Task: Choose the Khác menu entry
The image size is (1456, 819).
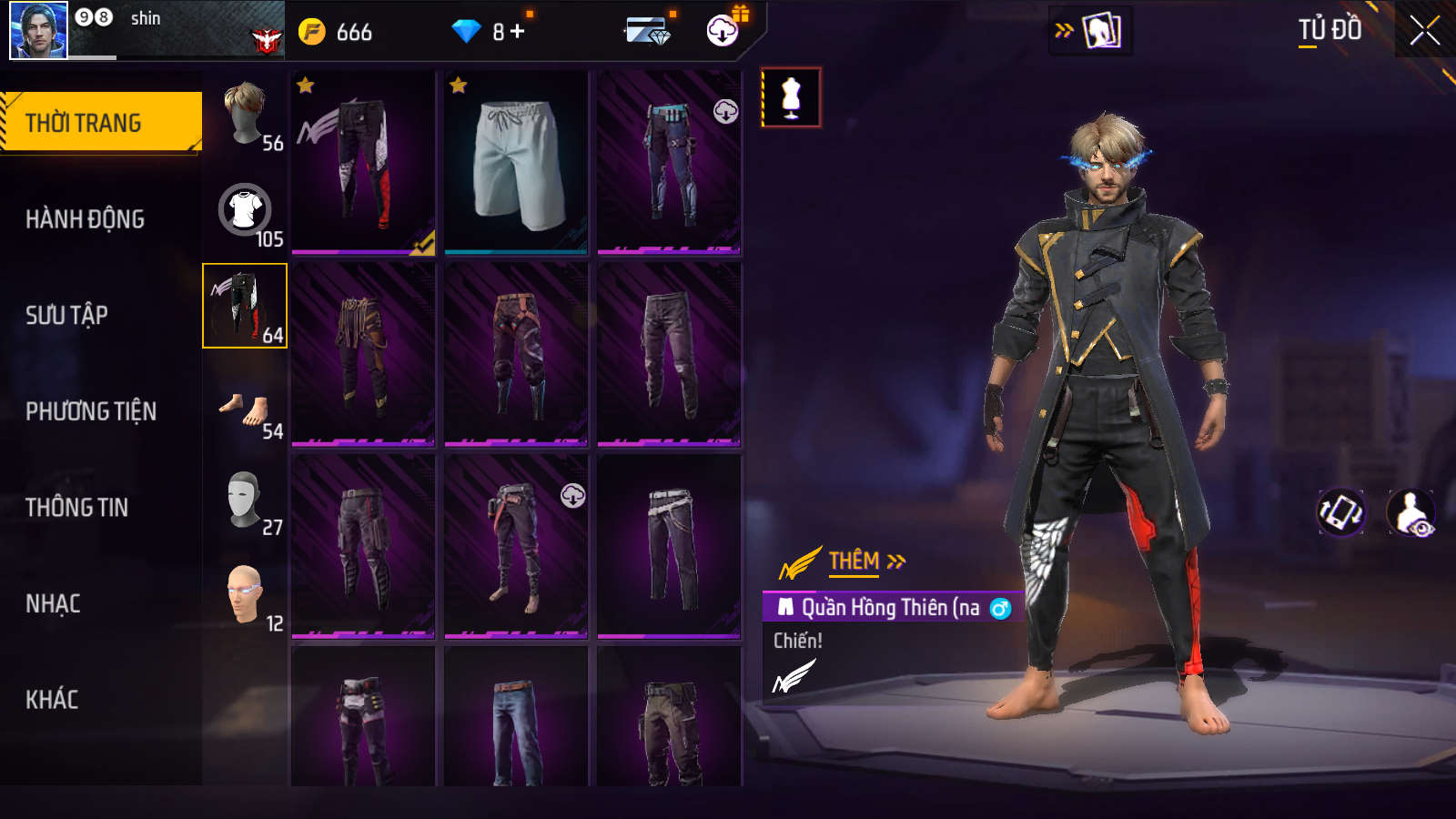Action: (52, 700)
